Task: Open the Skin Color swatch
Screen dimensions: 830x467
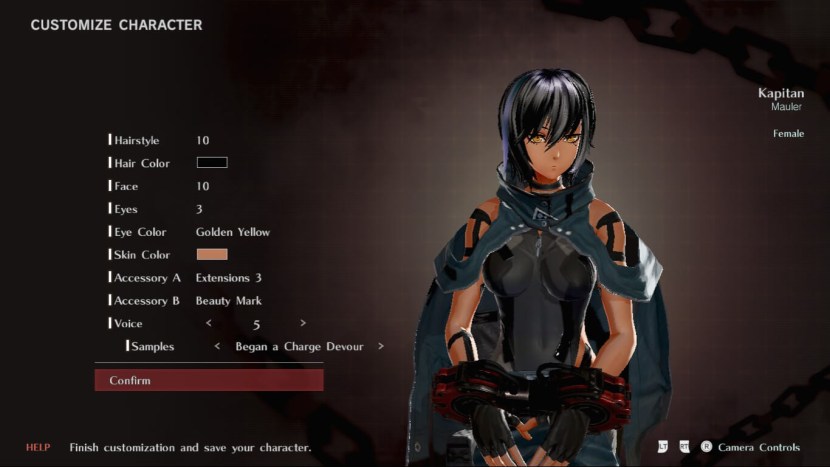Action: (x=212, y=255)
